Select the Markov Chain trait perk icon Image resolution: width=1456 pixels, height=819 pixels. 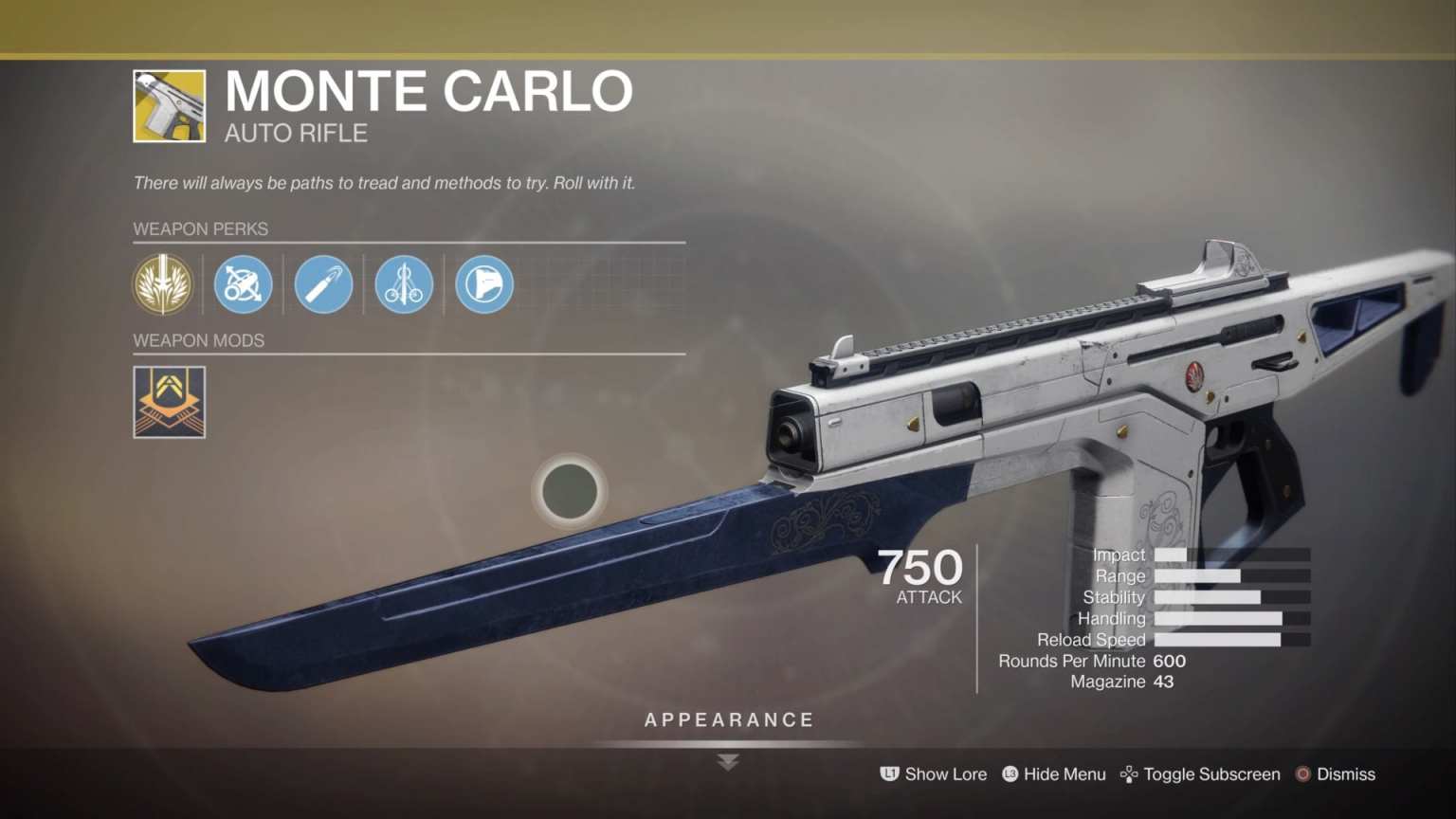coord(404,284)
